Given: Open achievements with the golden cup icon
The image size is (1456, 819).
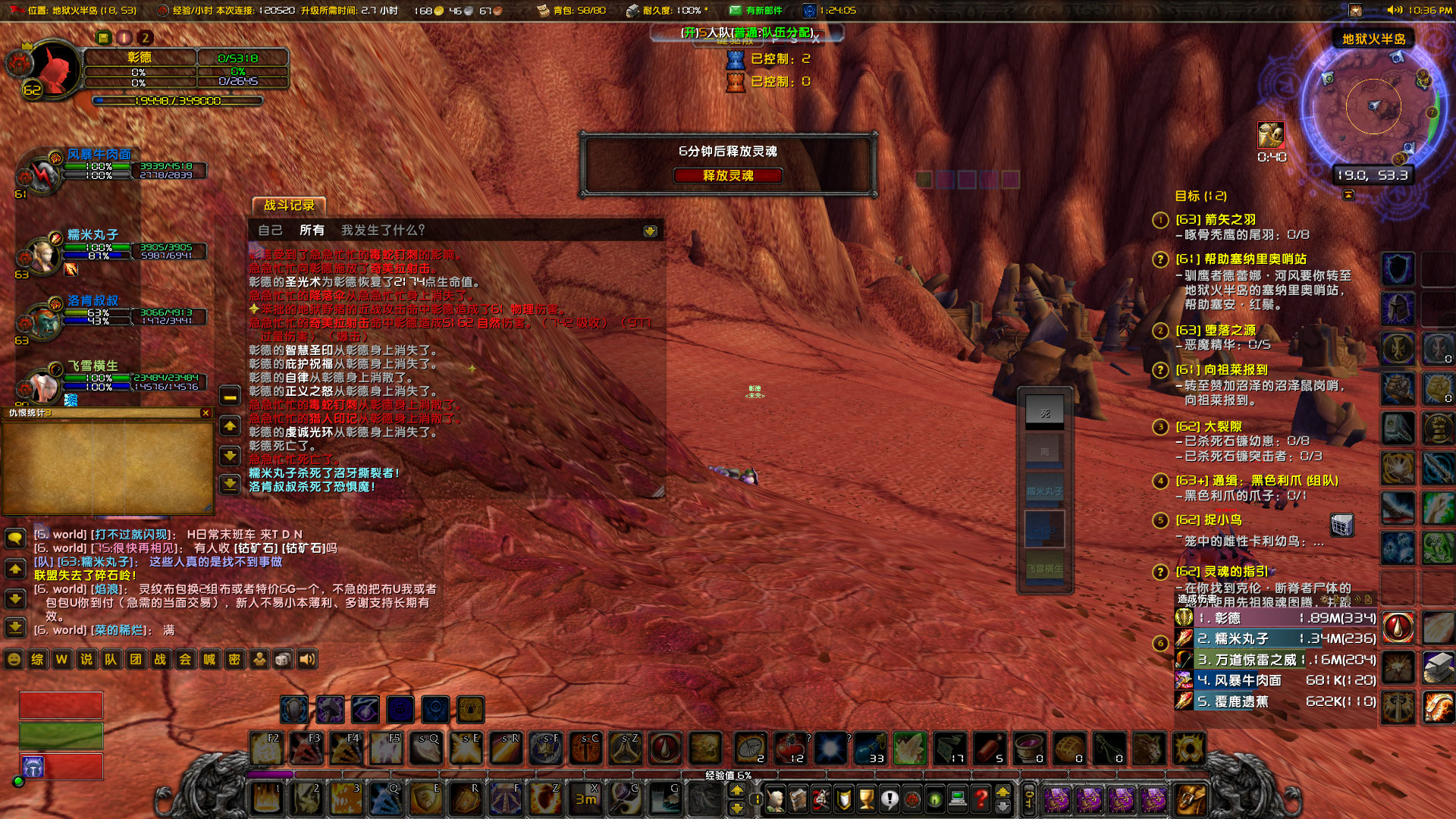Looking at the screenshot, I should tap(866, 799).
